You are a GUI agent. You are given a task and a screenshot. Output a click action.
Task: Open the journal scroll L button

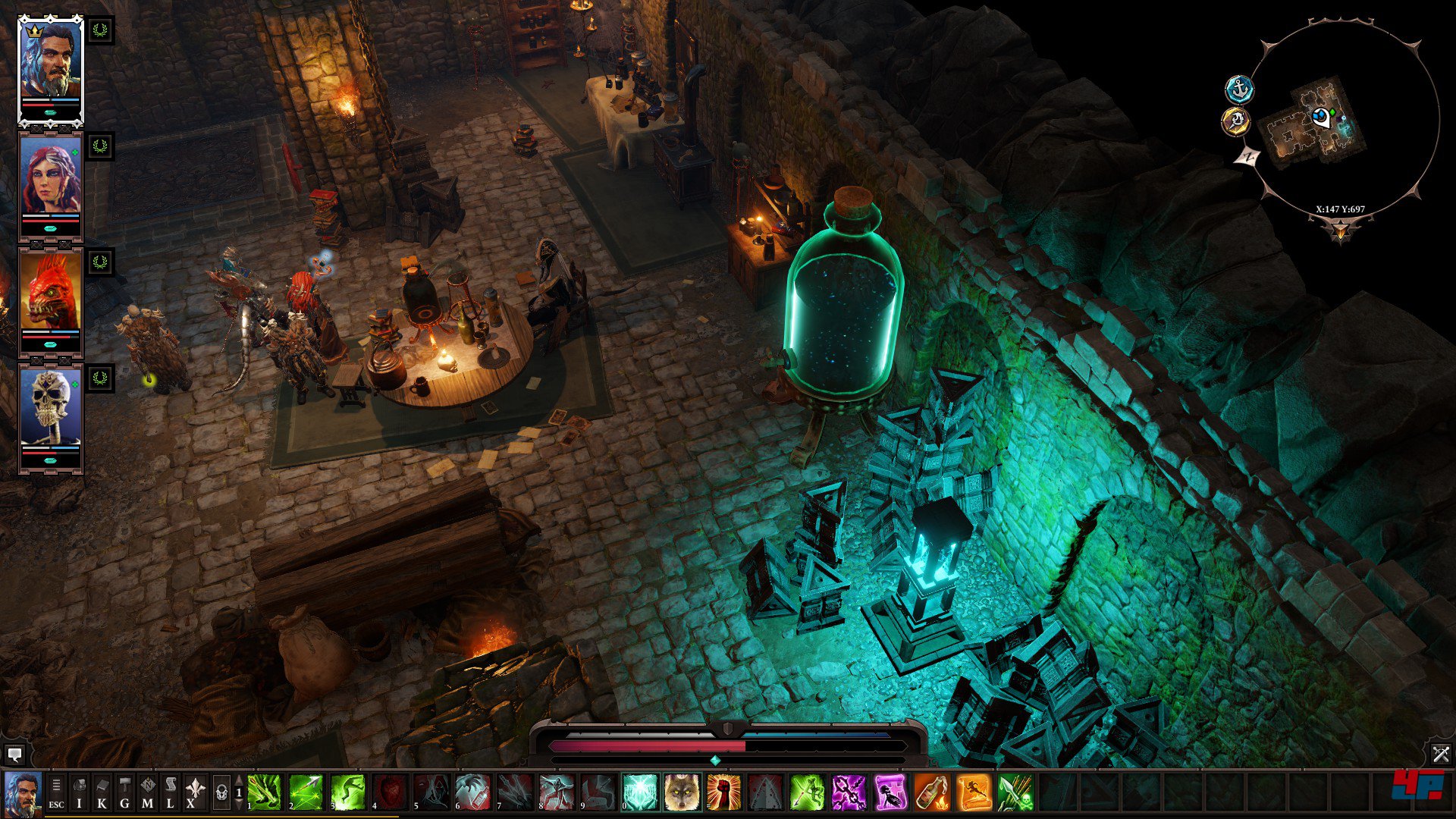click(171, 792)
